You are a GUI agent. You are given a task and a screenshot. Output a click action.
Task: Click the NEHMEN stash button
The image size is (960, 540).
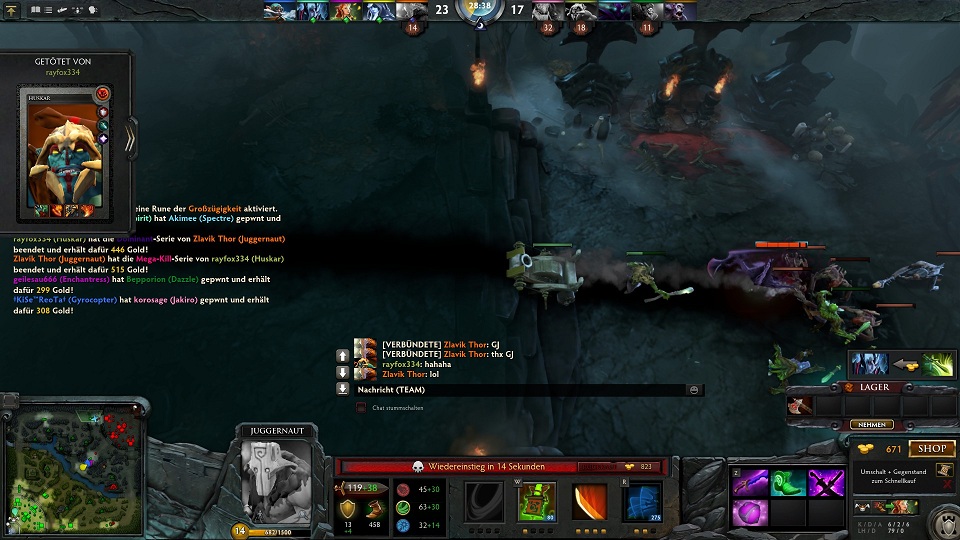point(872,425)
